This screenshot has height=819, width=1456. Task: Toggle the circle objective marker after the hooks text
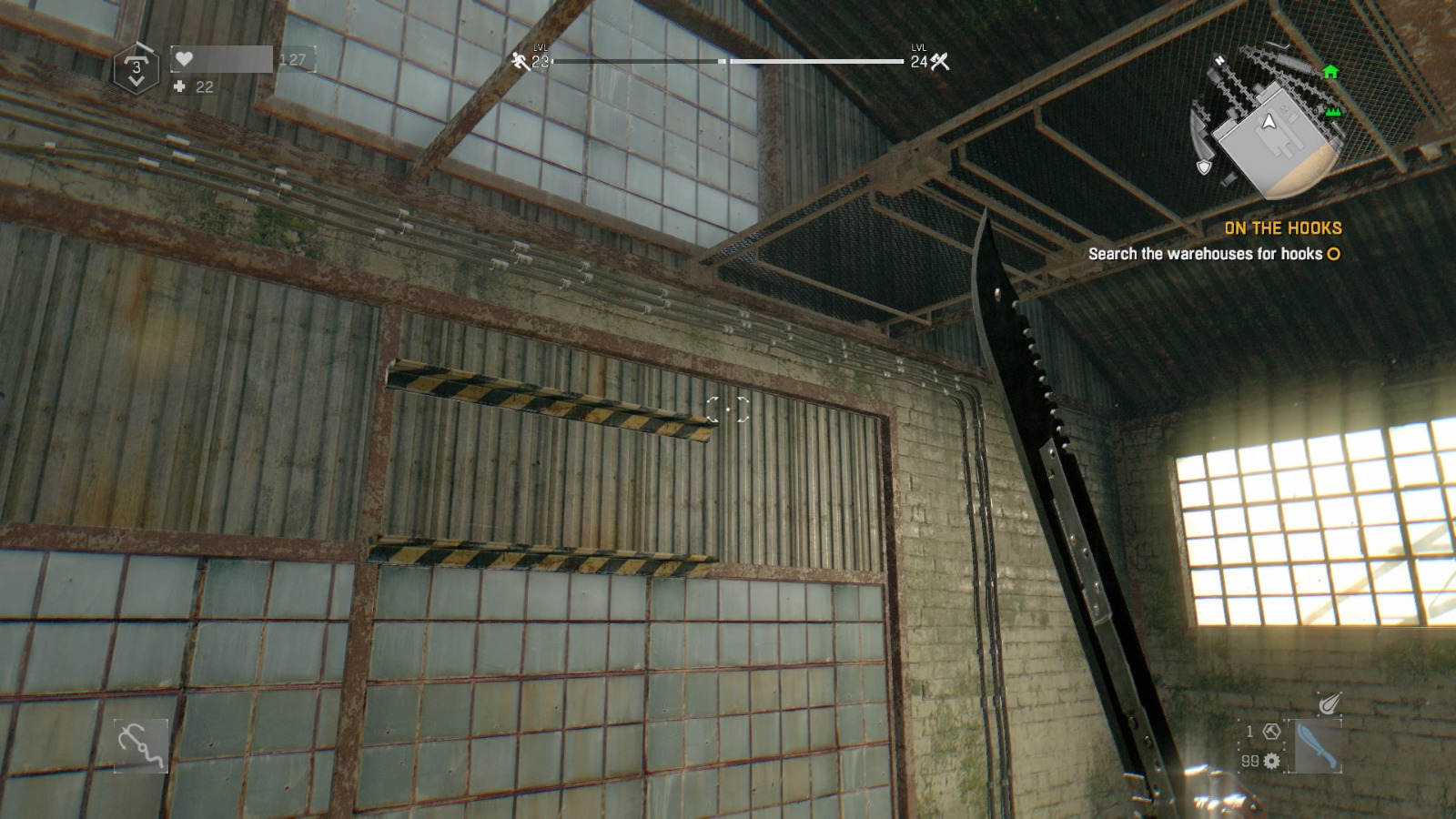1331,256
